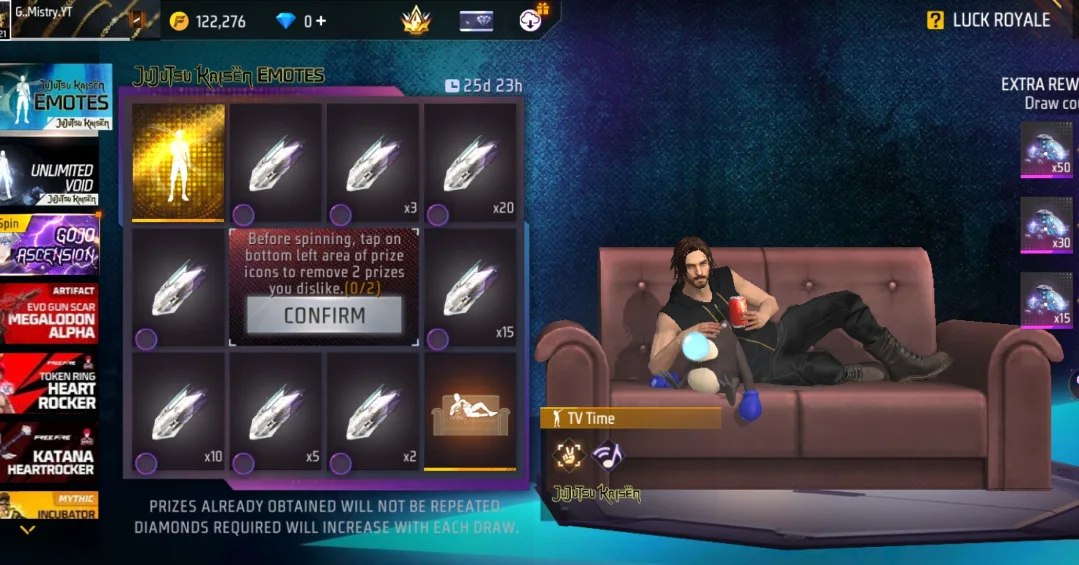Select the golden emote grand prize tile

[x=179, y=160]
